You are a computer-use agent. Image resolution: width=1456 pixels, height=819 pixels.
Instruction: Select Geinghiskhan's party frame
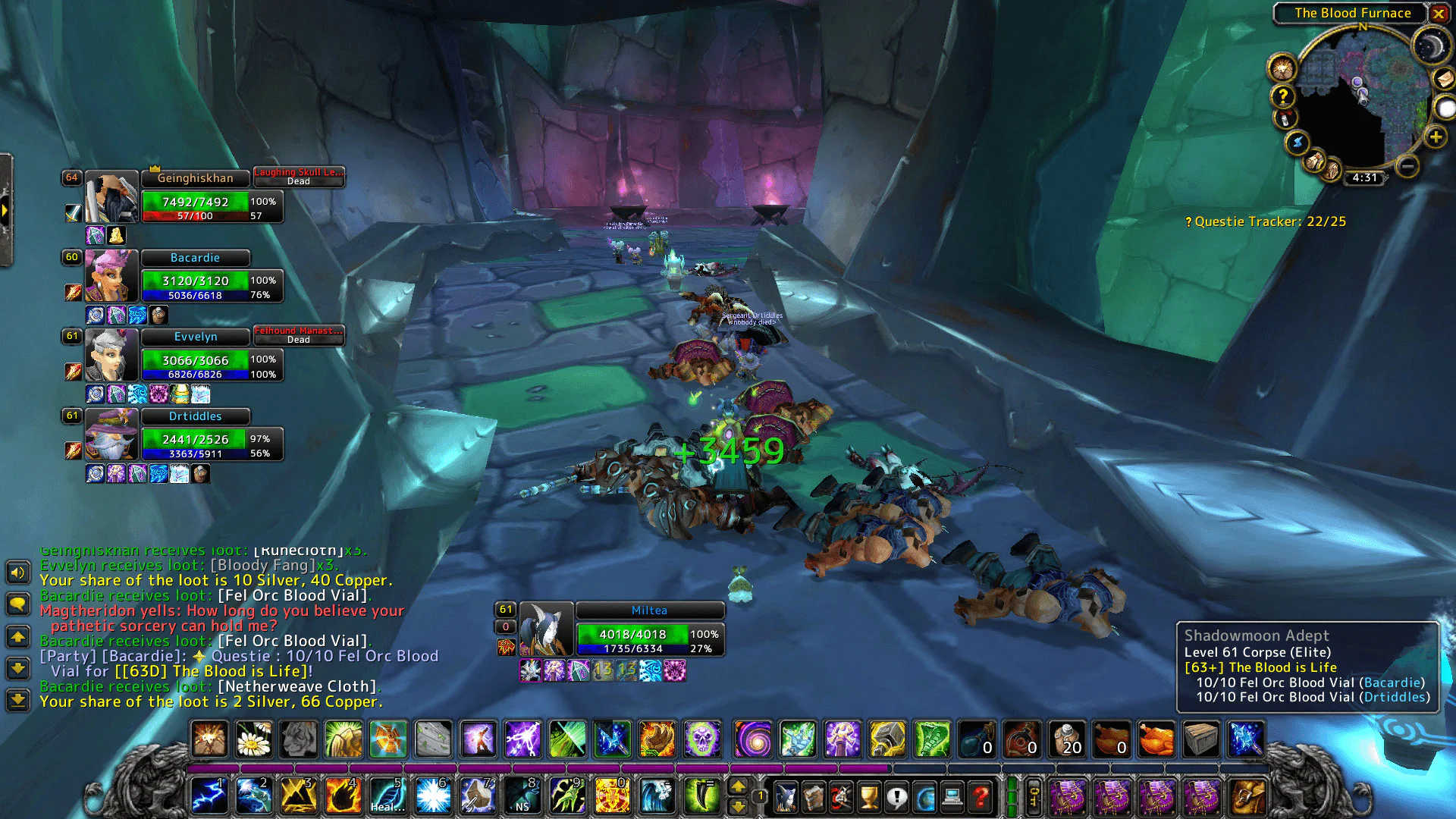click(x=196, y=178)
